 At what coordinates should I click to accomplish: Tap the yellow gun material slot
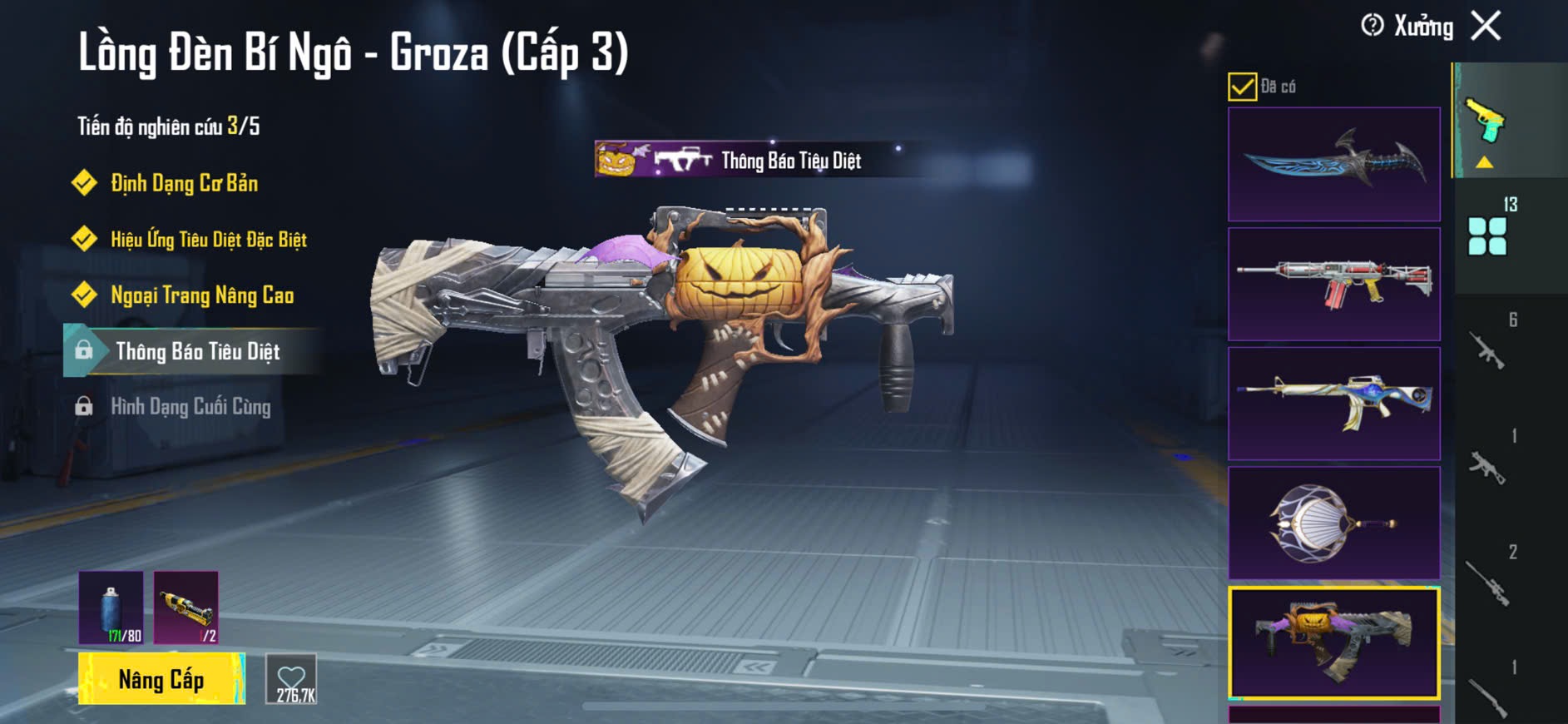[186, 607]
